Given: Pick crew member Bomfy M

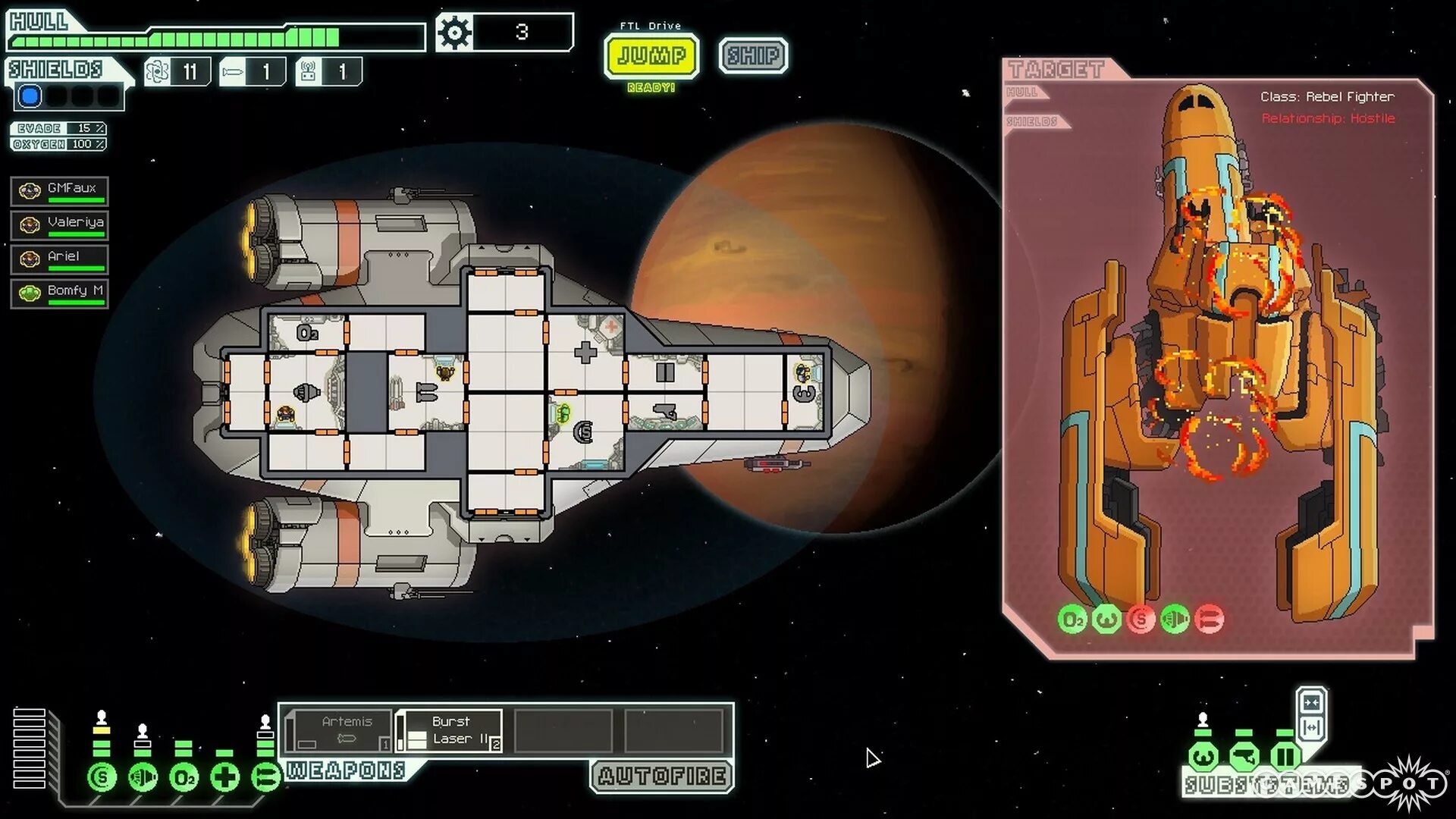Looking at the screenshot, I should tap(60, 293).
